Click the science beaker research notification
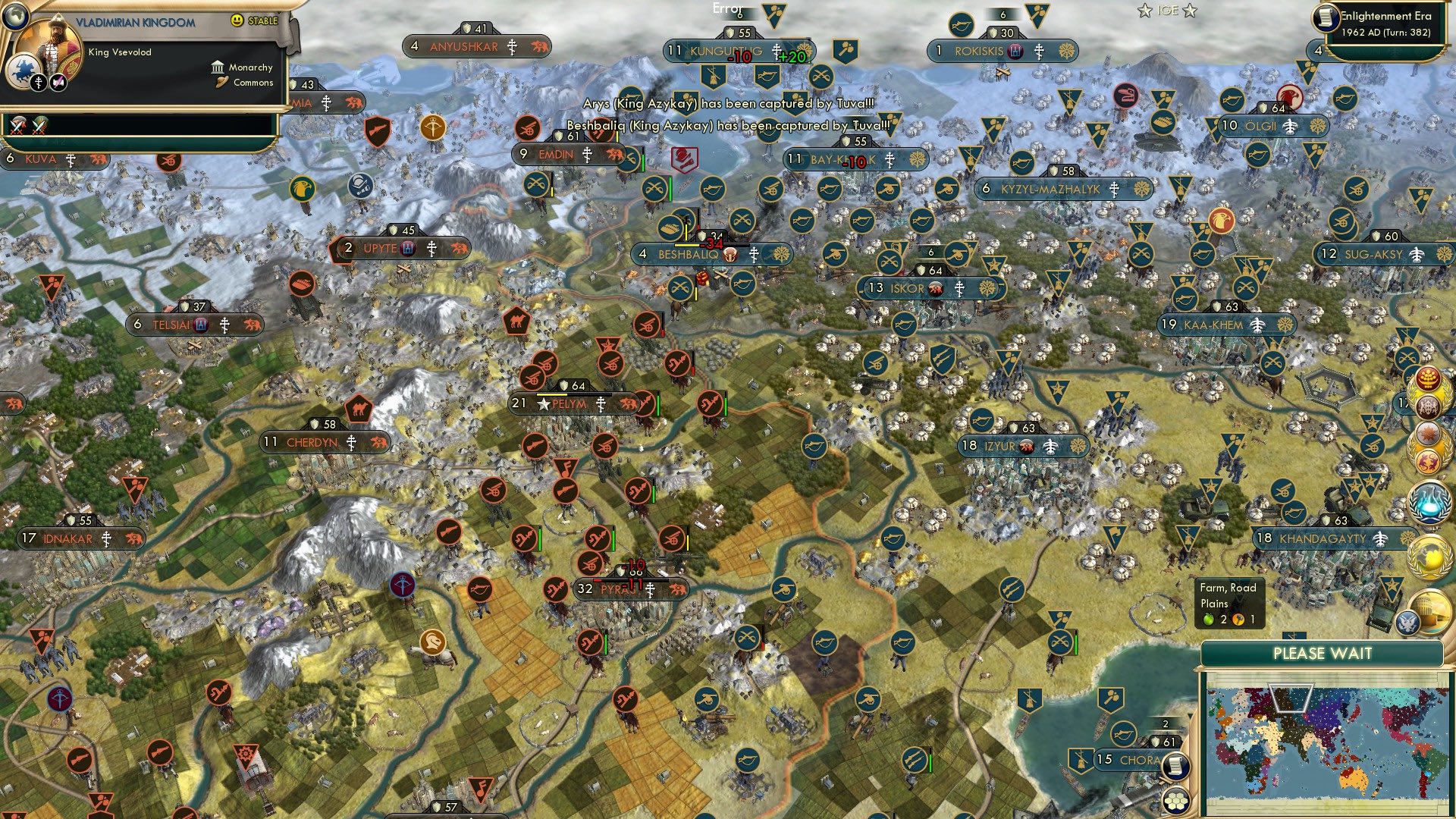Image resolution: width=1456 pixels, height=819 pixels. coord(1428,499)
